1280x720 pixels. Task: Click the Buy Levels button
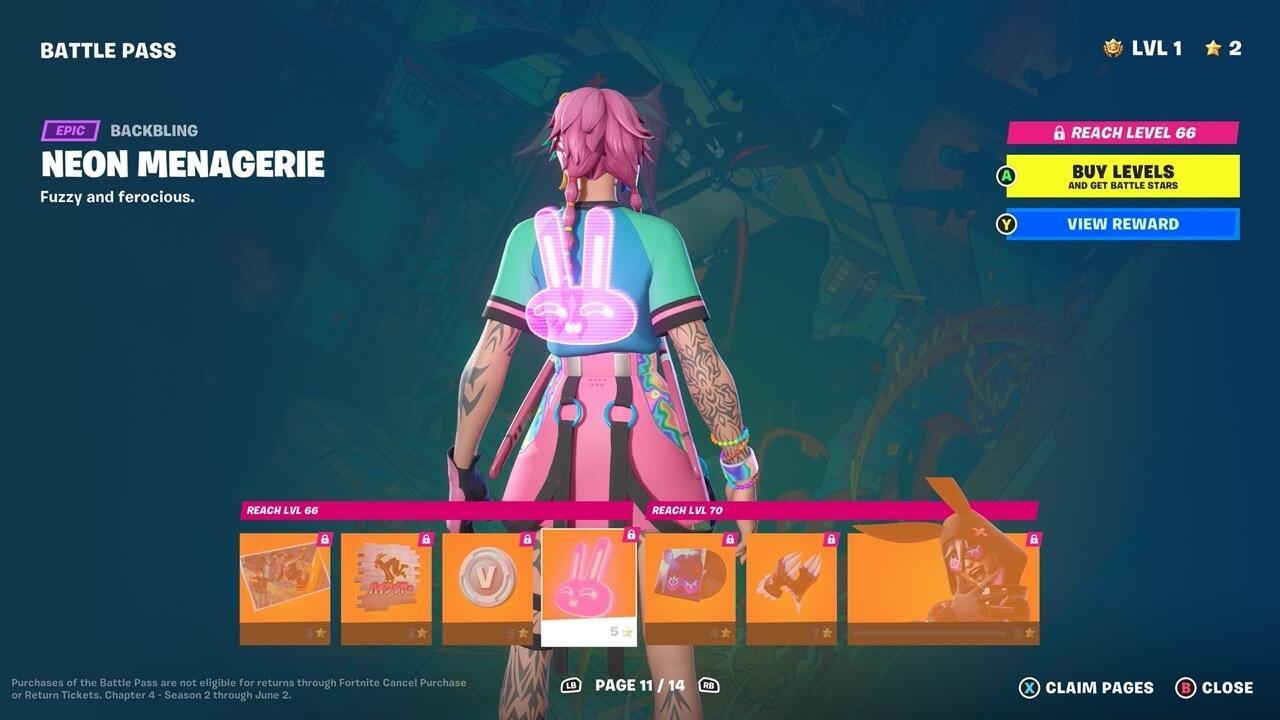pos(1120,176)
